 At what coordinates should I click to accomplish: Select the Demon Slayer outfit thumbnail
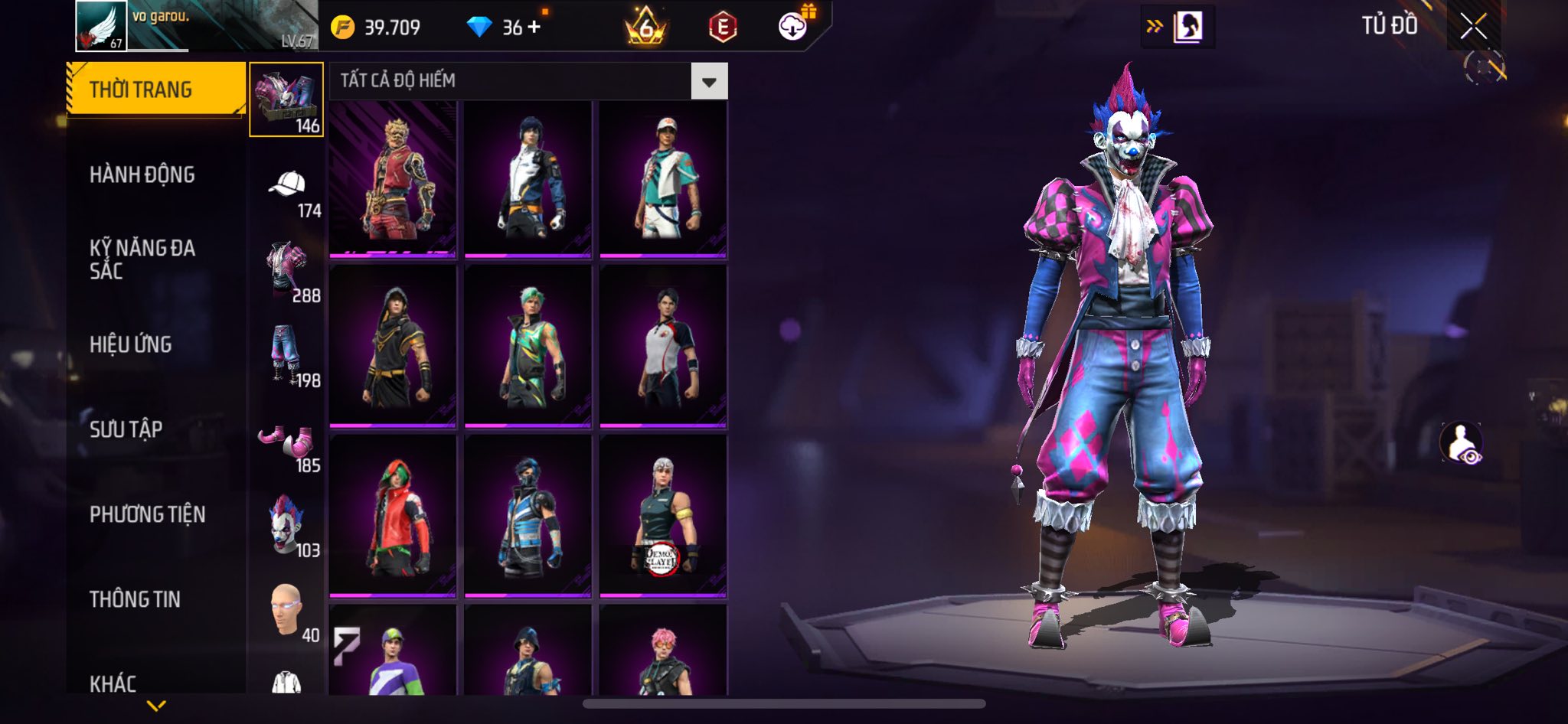(x=663, y=515)
